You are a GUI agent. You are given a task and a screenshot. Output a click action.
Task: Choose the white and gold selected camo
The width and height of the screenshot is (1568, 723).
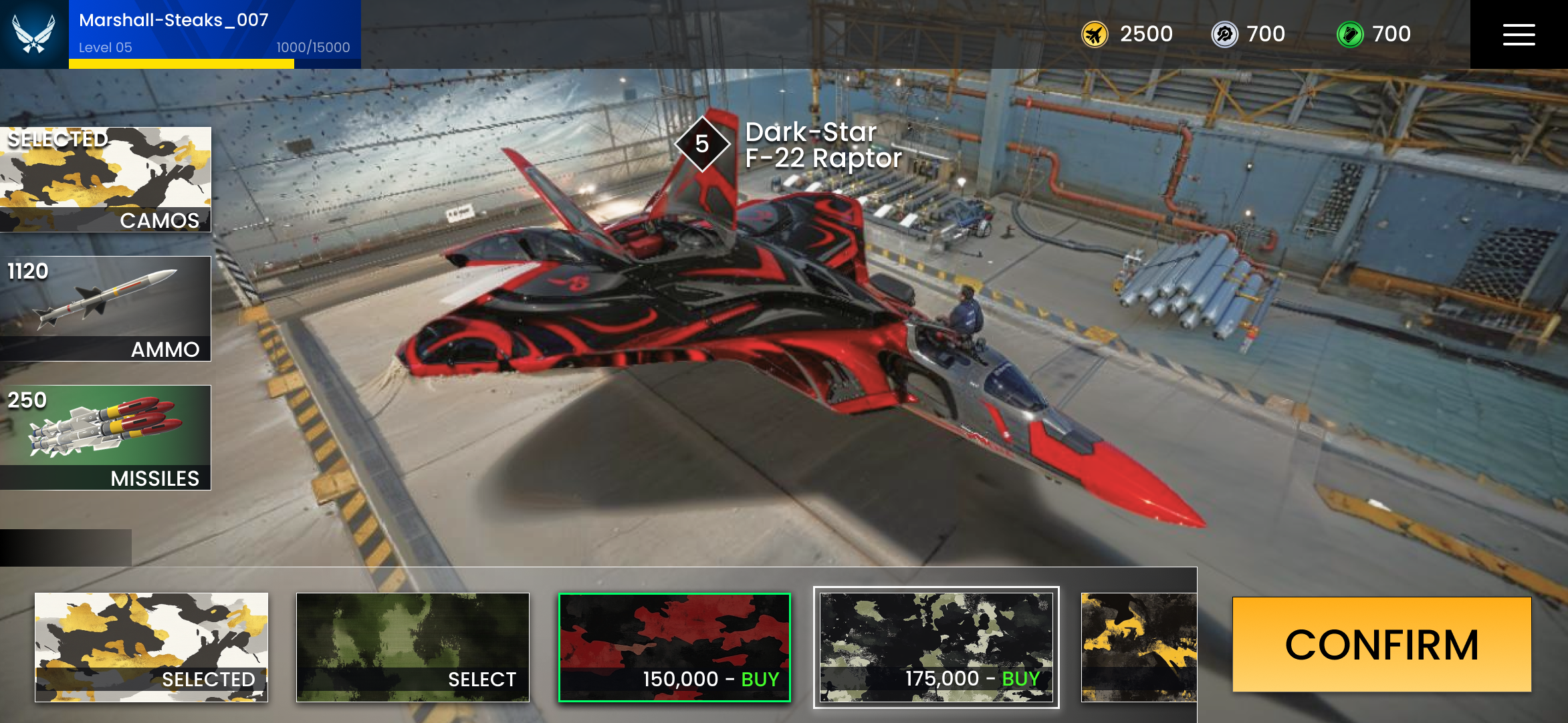(x=152, y=647)
